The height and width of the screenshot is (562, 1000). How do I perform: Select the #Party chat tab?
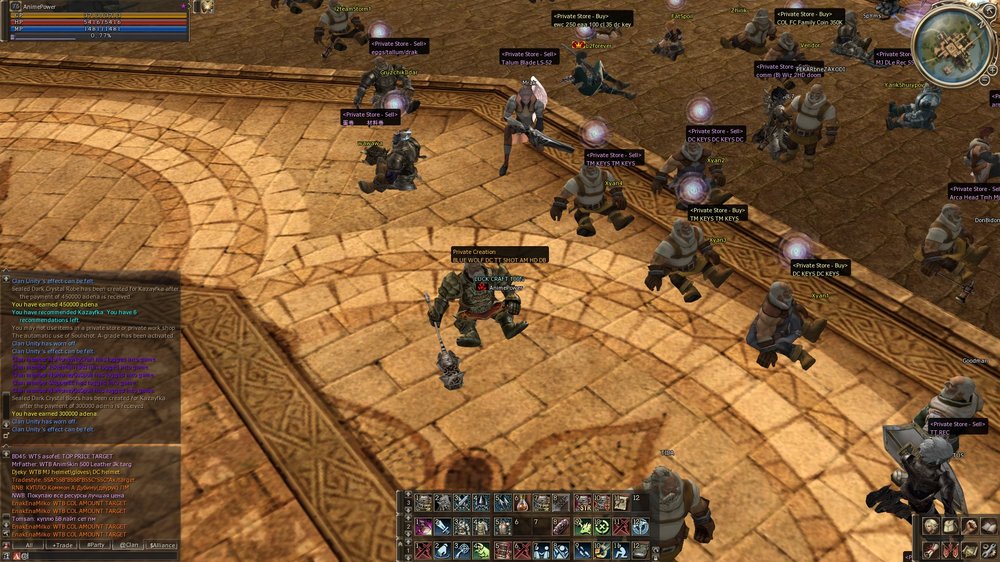(x=97, y=545)
